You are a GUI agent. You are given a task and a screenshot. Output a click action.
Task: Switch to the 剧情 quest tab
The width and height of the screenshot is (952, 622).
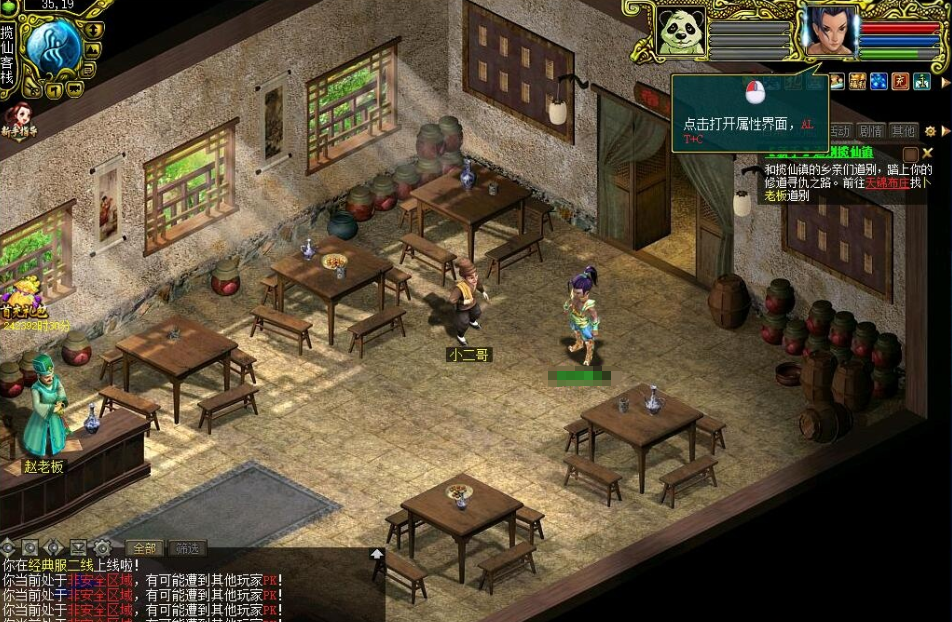[x=871, y=131]
